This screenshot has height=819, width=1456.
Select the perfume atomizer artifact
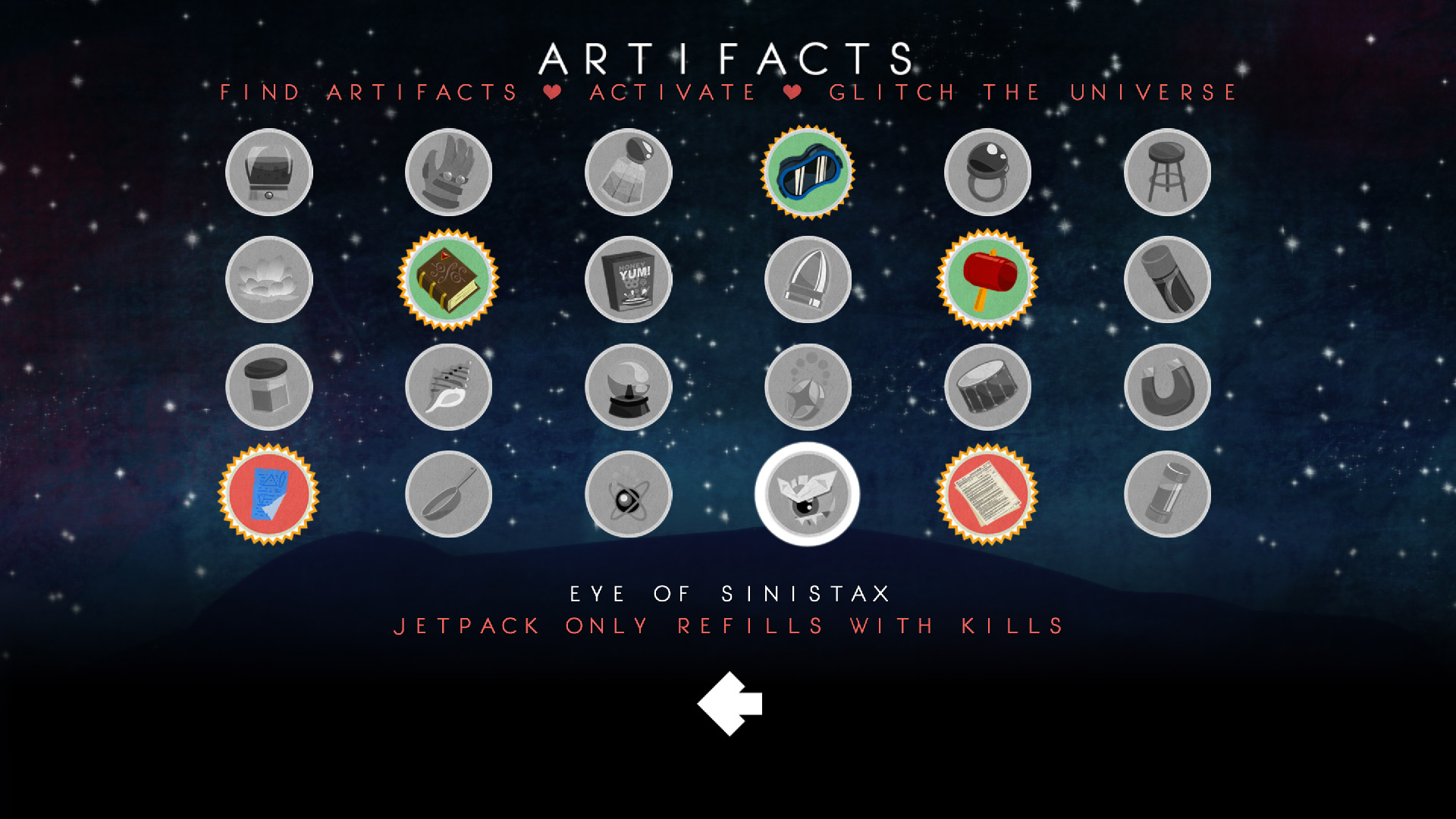(628, 172)
